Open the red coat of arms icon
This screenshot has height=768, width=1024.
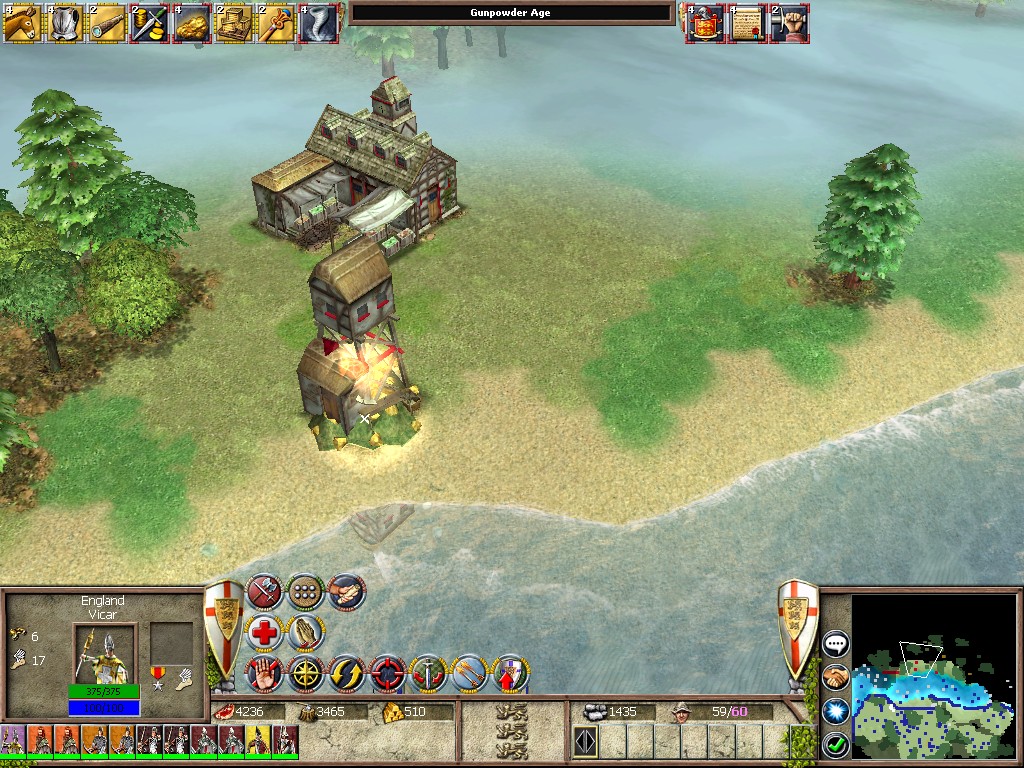(x=704, y=23)
